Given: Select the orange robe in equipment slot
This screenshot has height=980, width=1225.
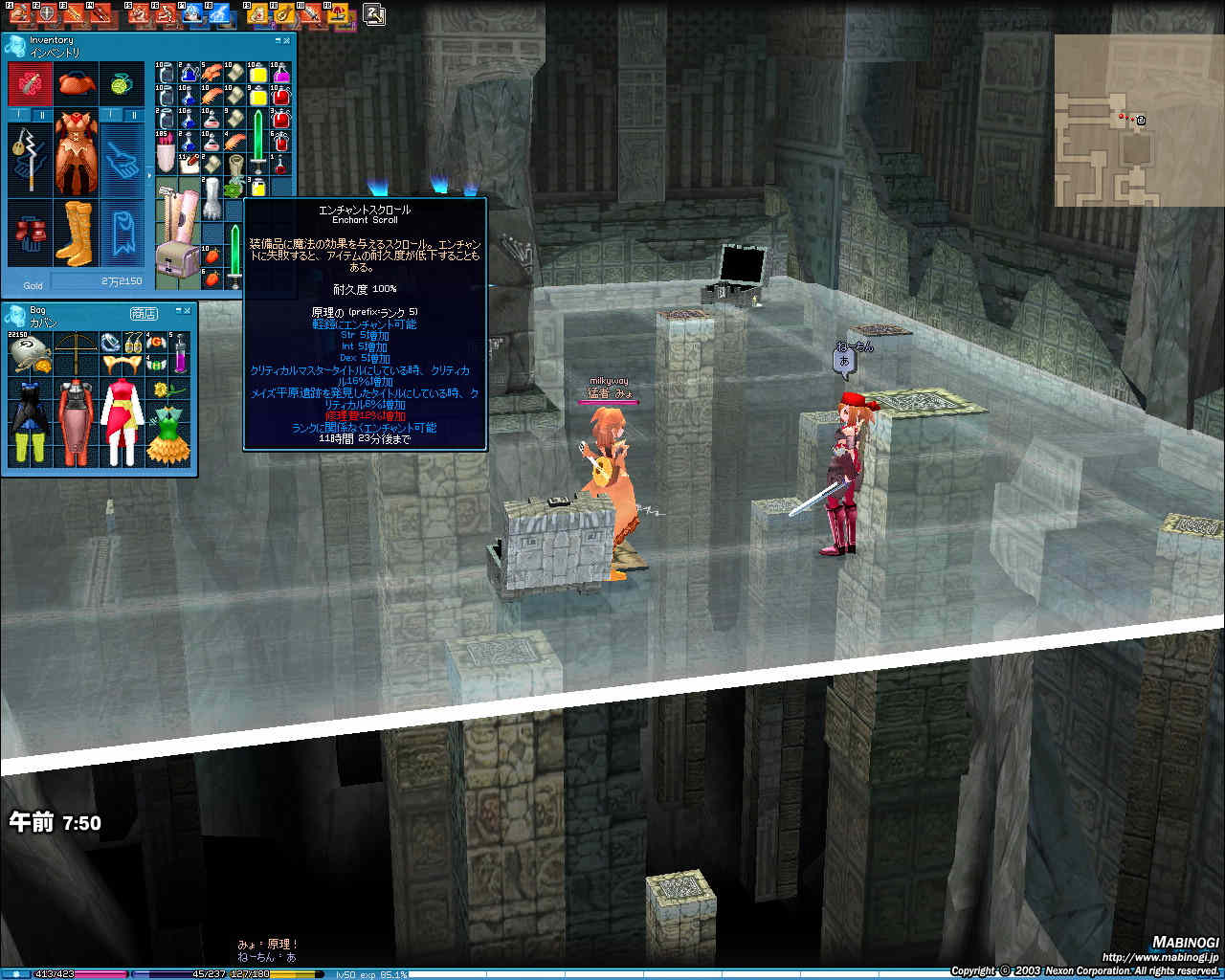Looking at the screenshot, I should coord(77,153).
